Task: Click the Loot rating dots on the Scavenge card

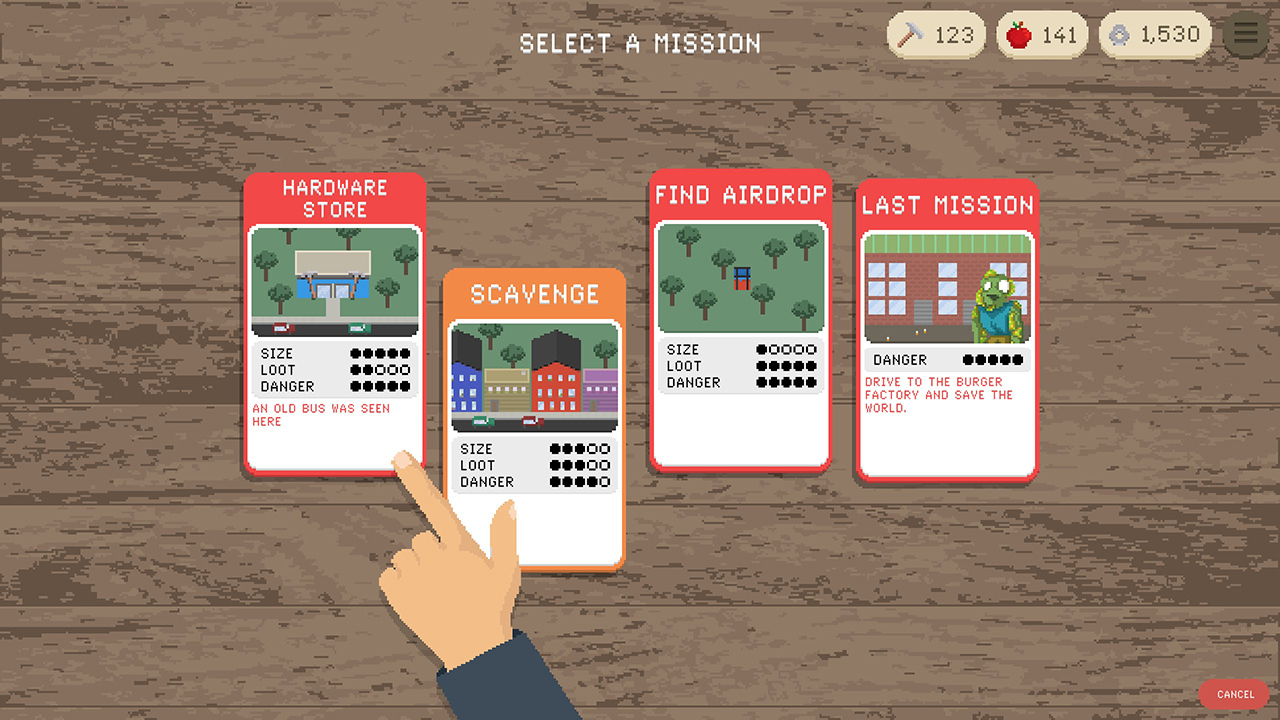Action: (580, 465)
